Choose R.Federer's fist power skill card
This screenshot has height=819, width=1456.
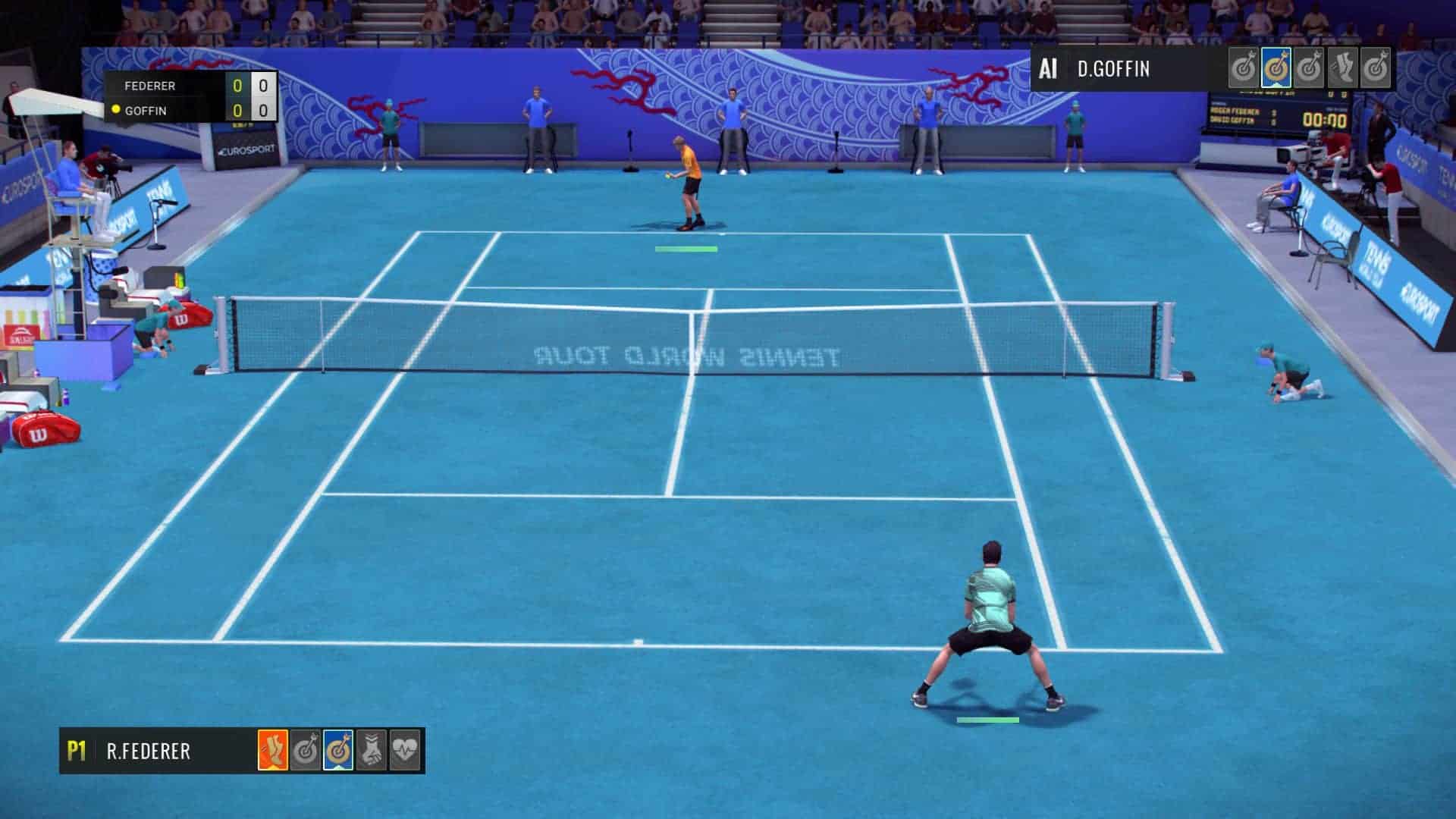point(372,751)
